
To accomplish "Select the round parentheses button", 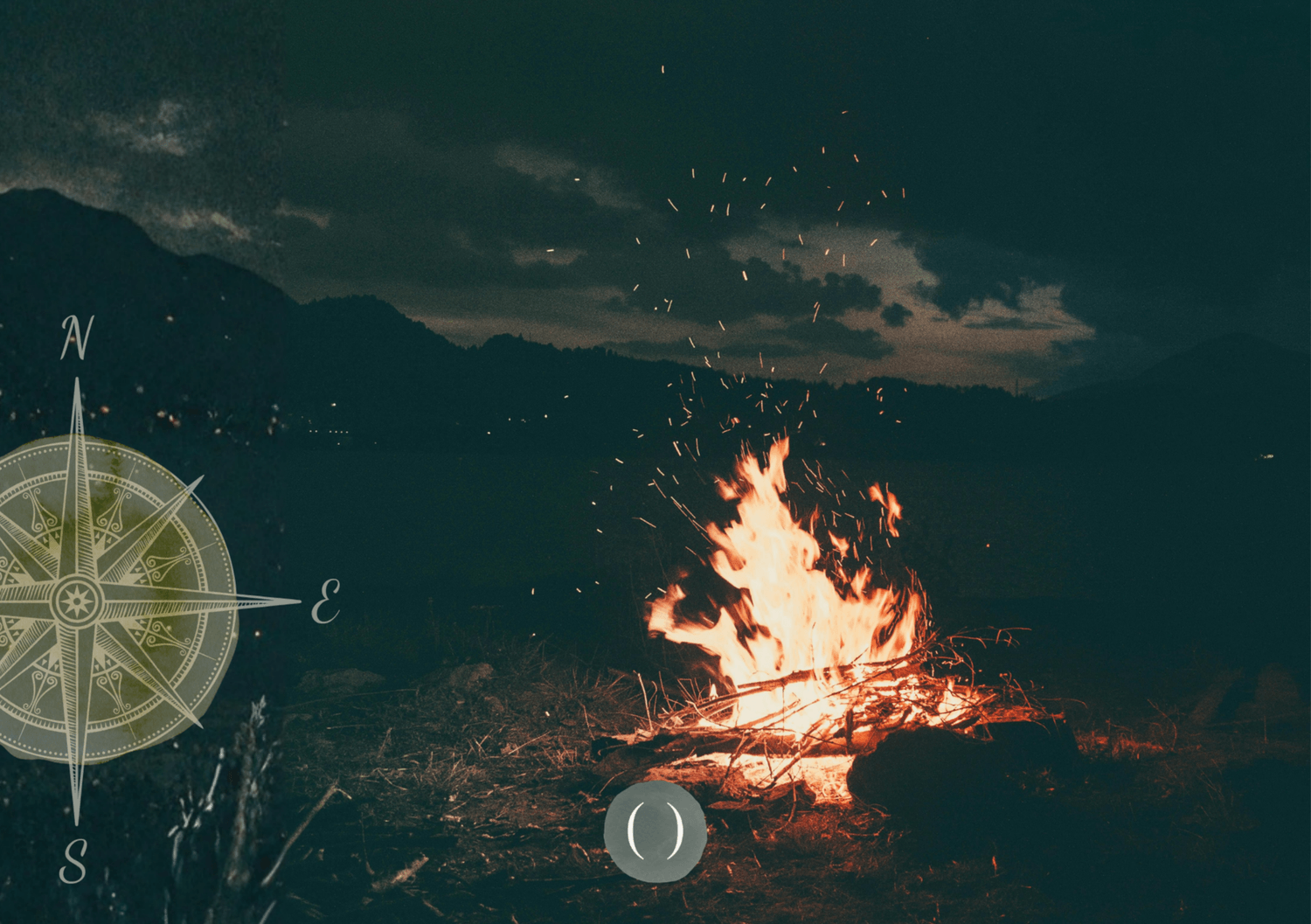I will pos(655,831).
